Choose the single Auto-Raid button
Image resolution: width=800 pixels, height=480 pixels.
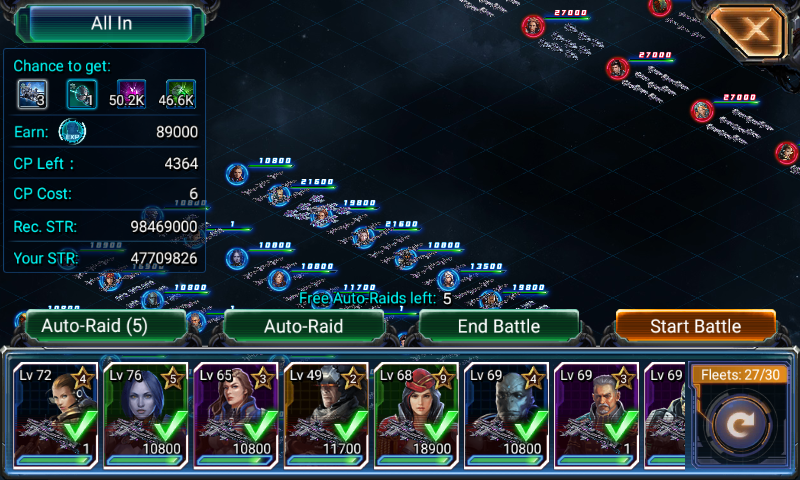click(303, 326)
